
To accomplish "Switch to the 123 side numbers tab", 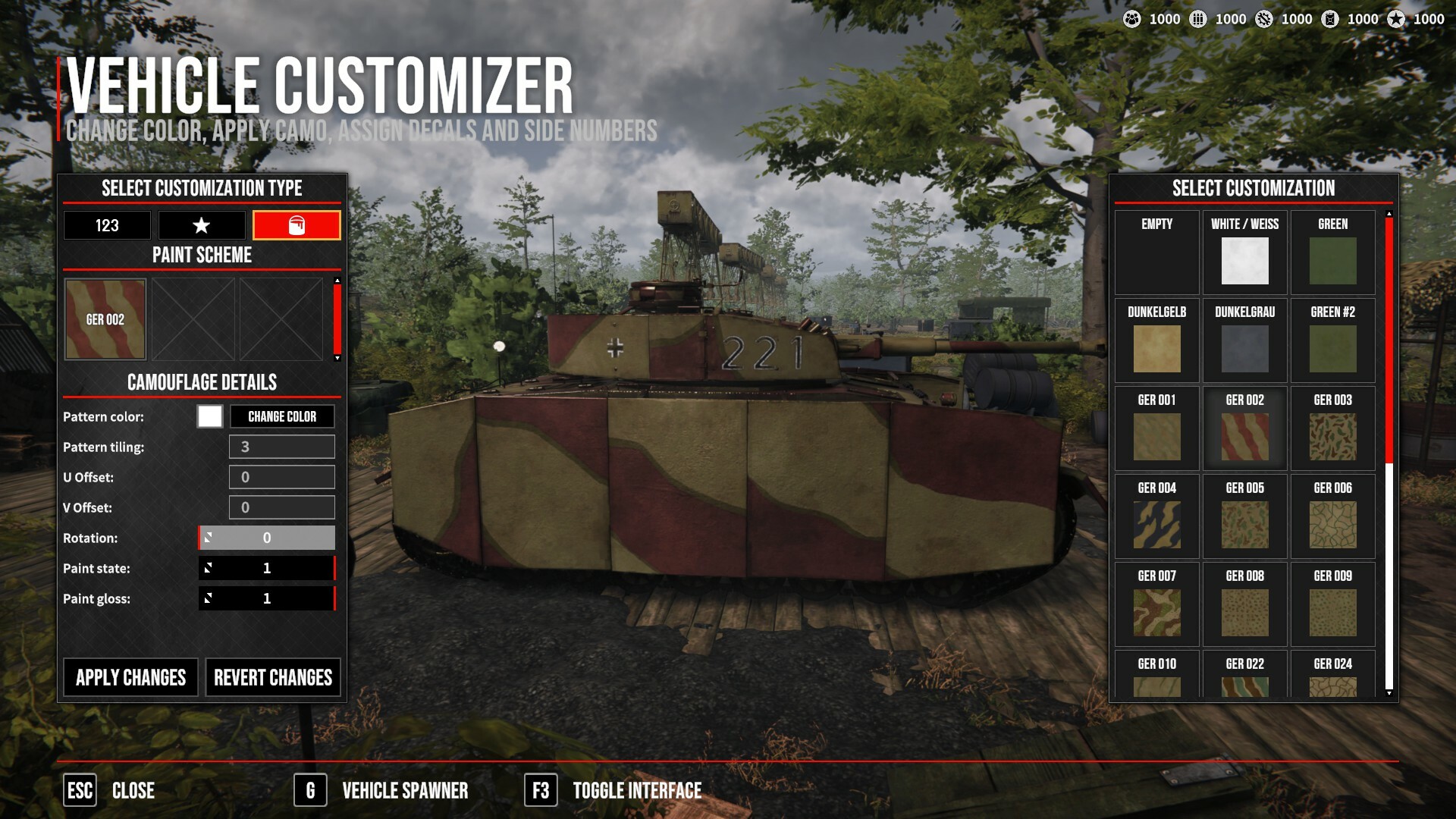I will [x=107, y=225].
